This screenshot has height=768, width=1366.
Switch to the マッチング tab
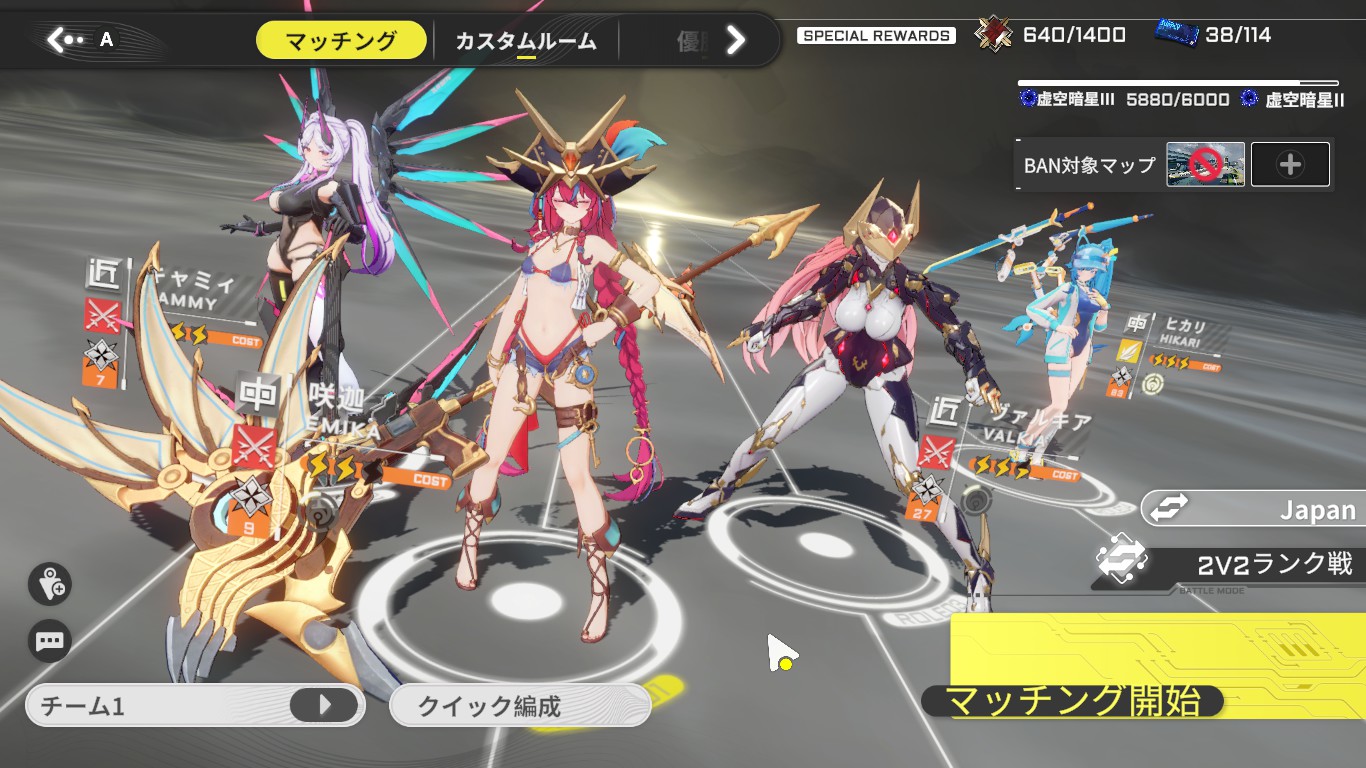341,41
